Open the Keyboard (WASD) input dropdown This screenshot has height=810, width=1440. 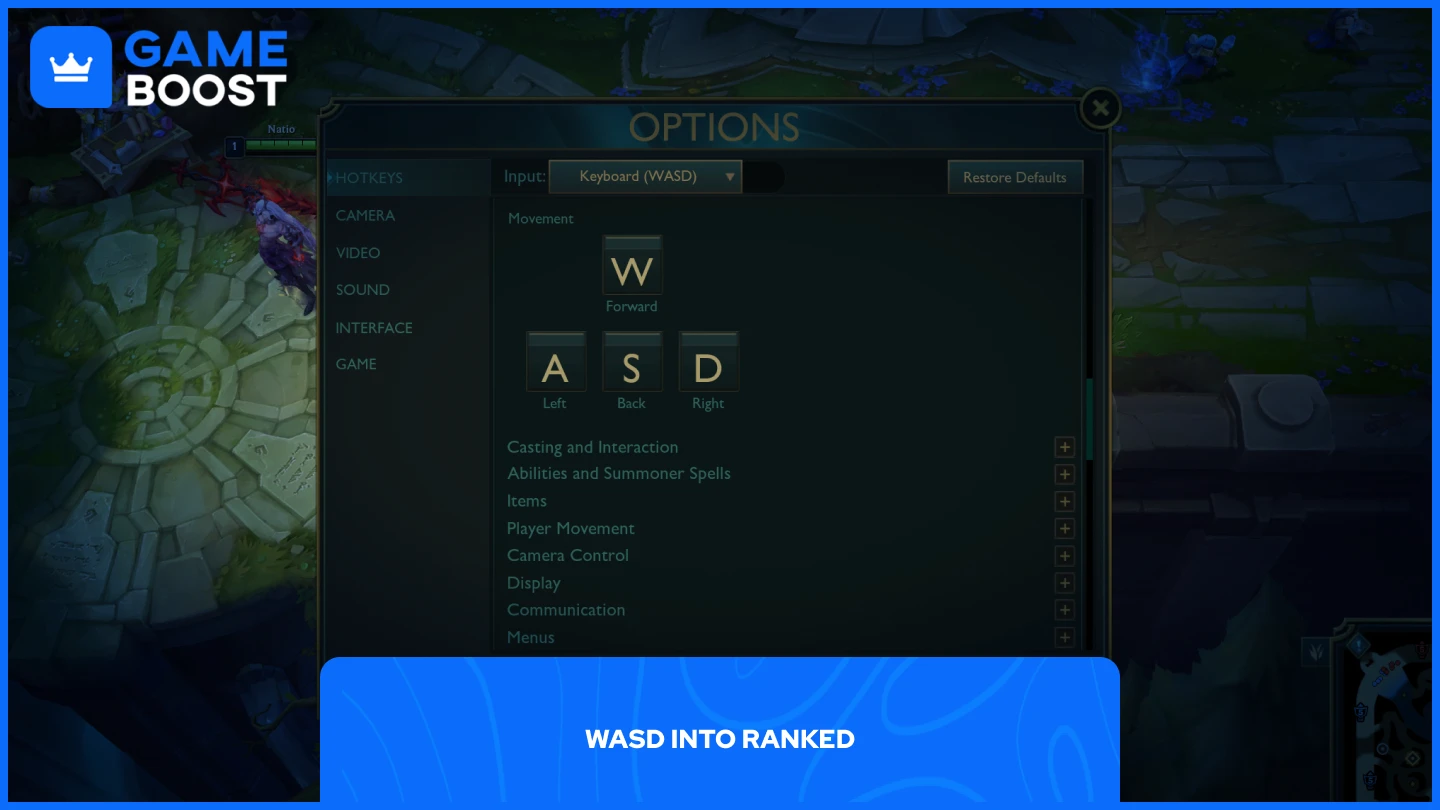[645, 176]
